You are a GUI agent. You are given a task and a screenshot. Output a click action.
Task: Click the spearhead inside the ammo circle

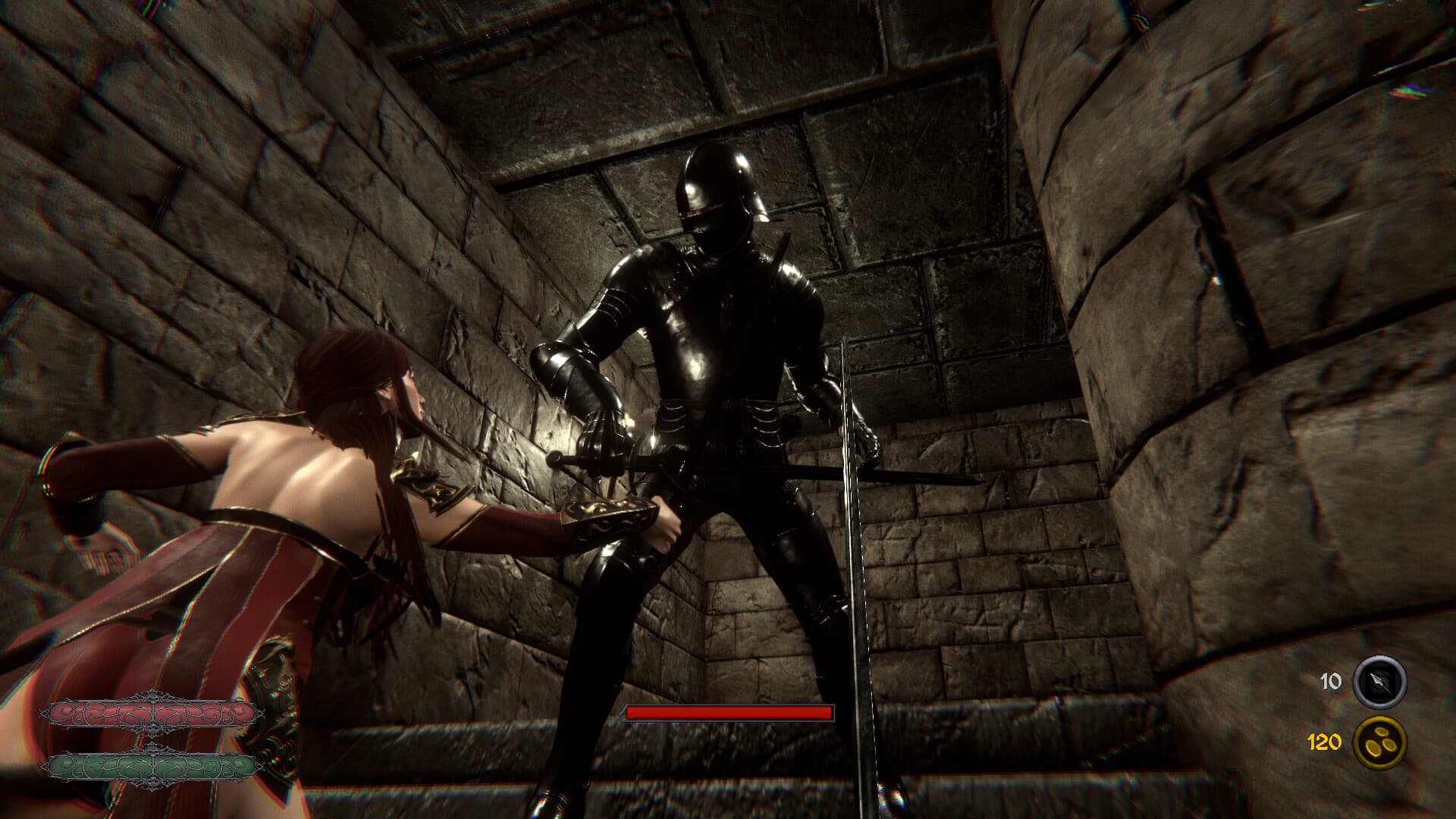tap(1376, 681)
